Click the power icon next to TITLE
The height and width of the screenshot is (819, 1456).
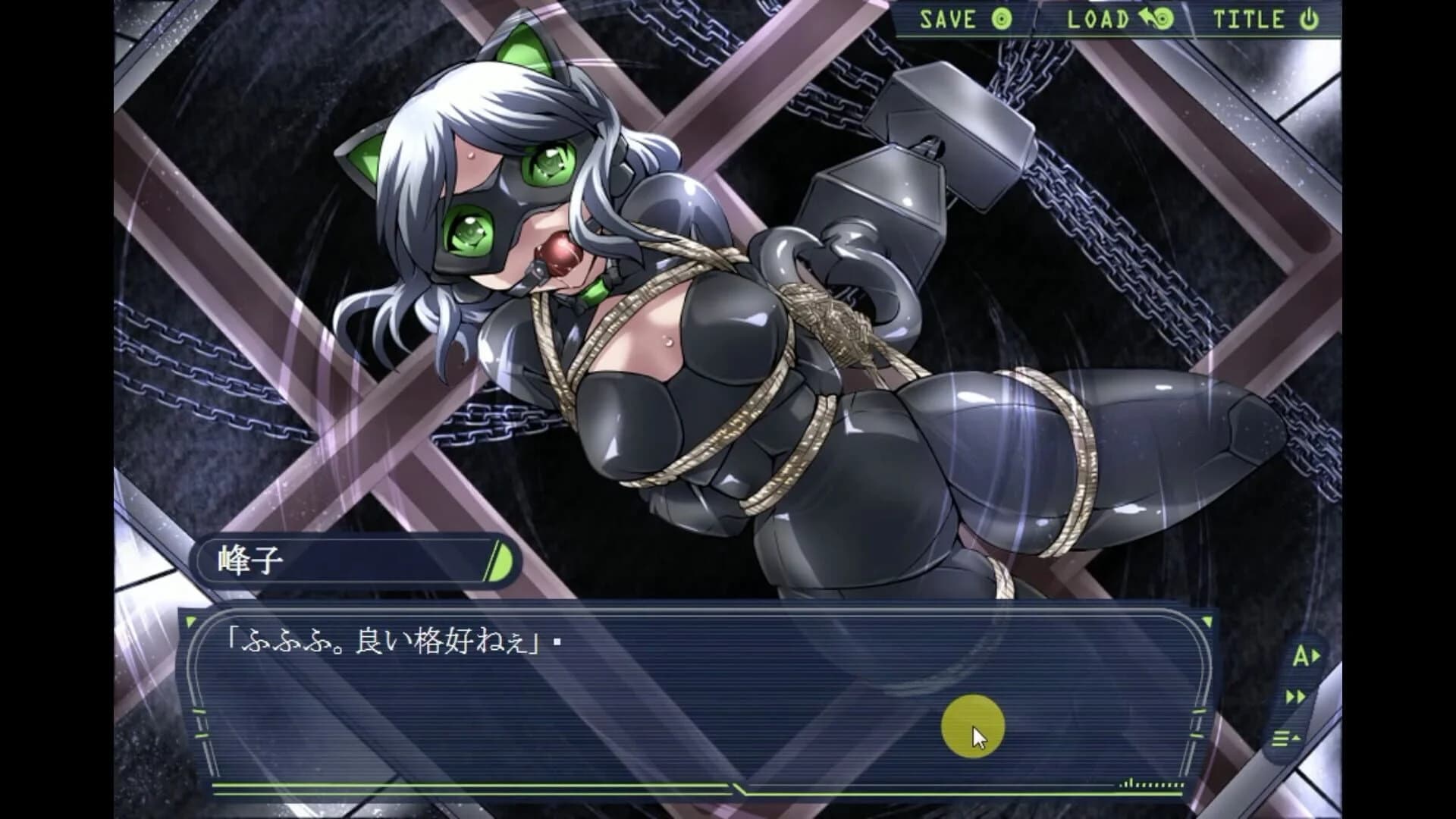click(1310, 20)
